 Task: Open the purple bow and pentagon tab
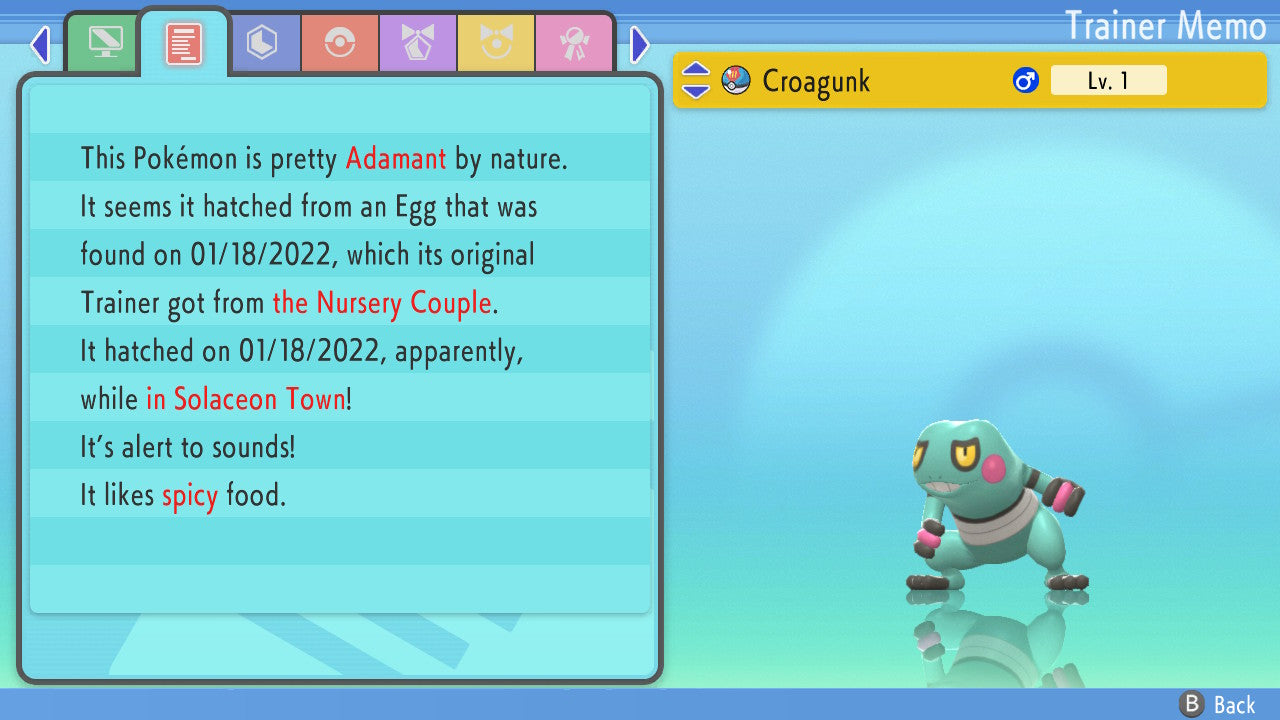[418, 44]
